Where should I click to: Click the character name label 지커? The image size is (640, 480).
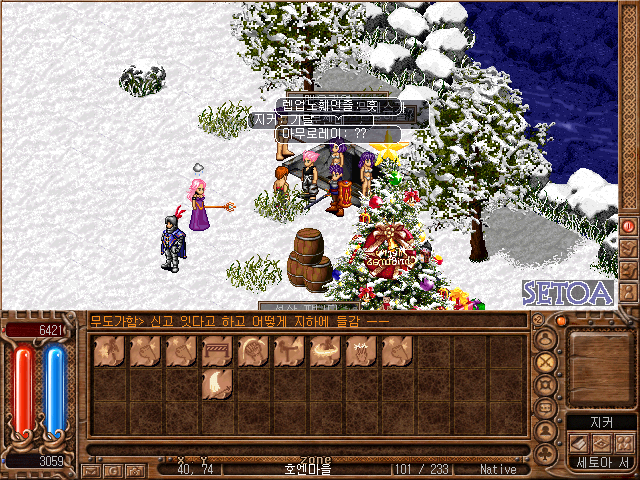[599, 423]
